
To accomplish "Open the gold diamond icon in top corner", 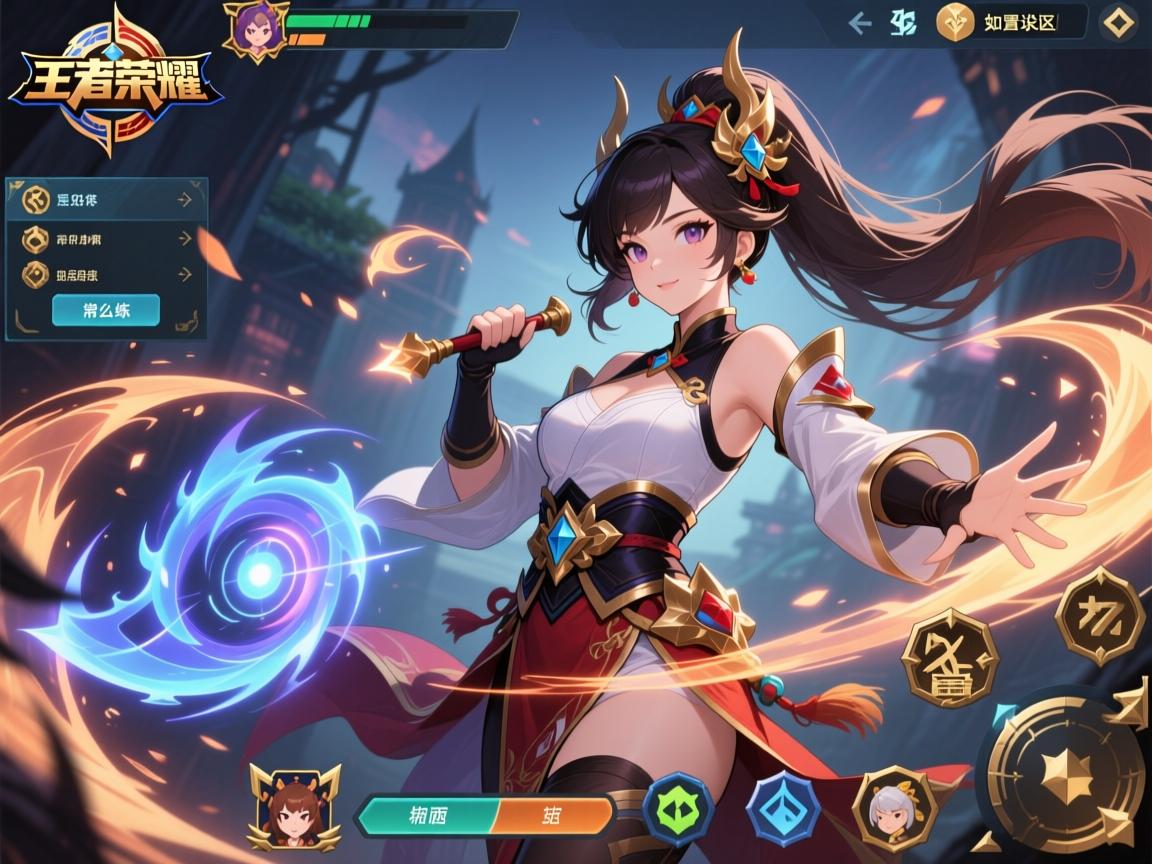I will (x=1117, y=23).
